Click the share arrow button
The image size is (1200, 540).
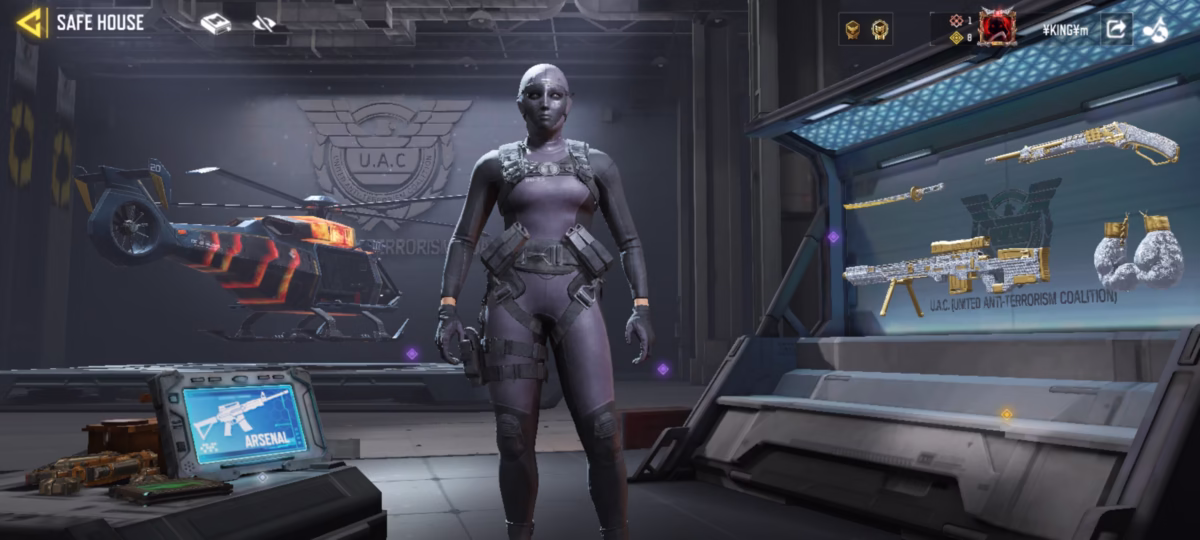1115,29
